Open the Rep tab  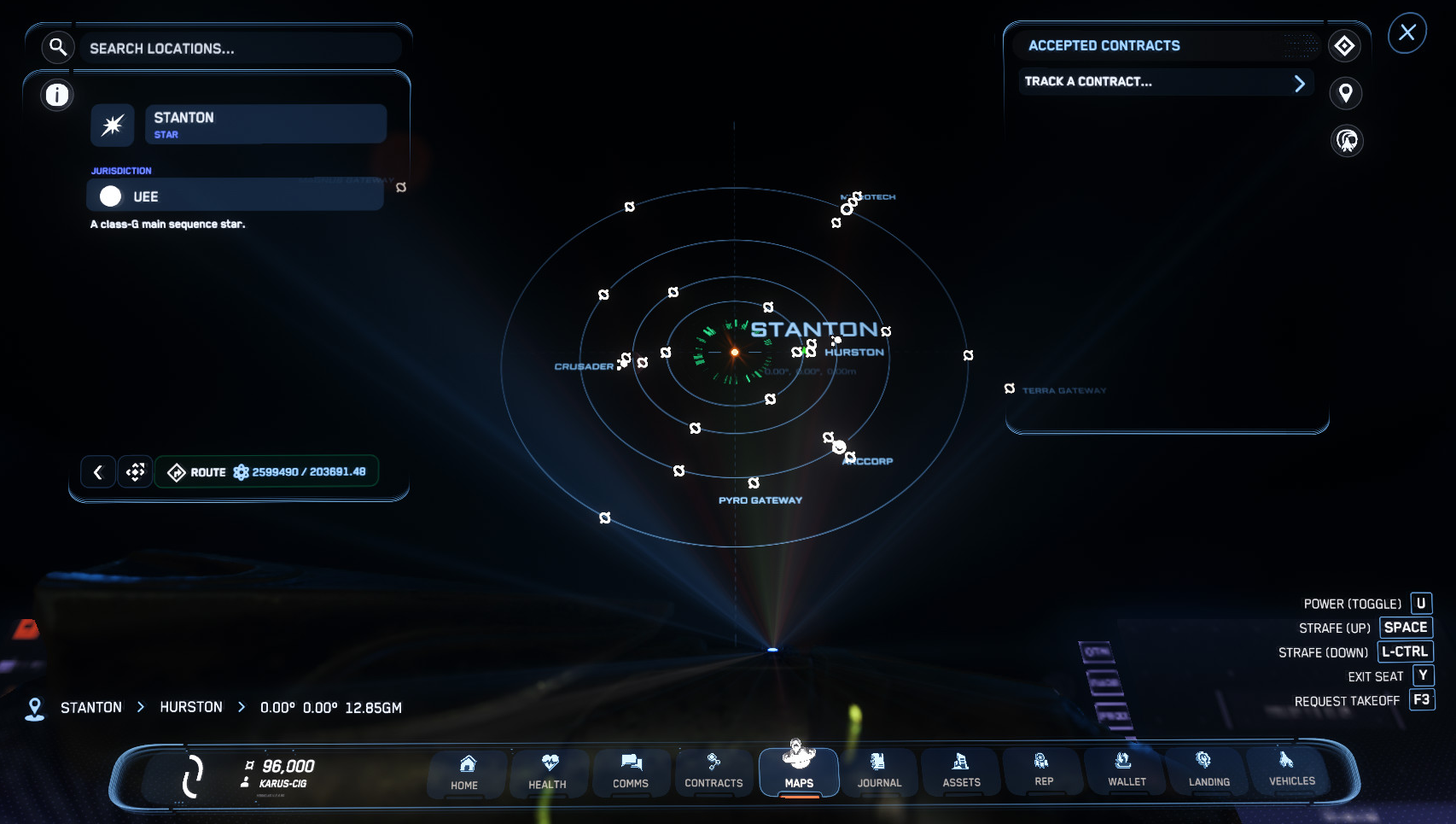(1044, 770)
